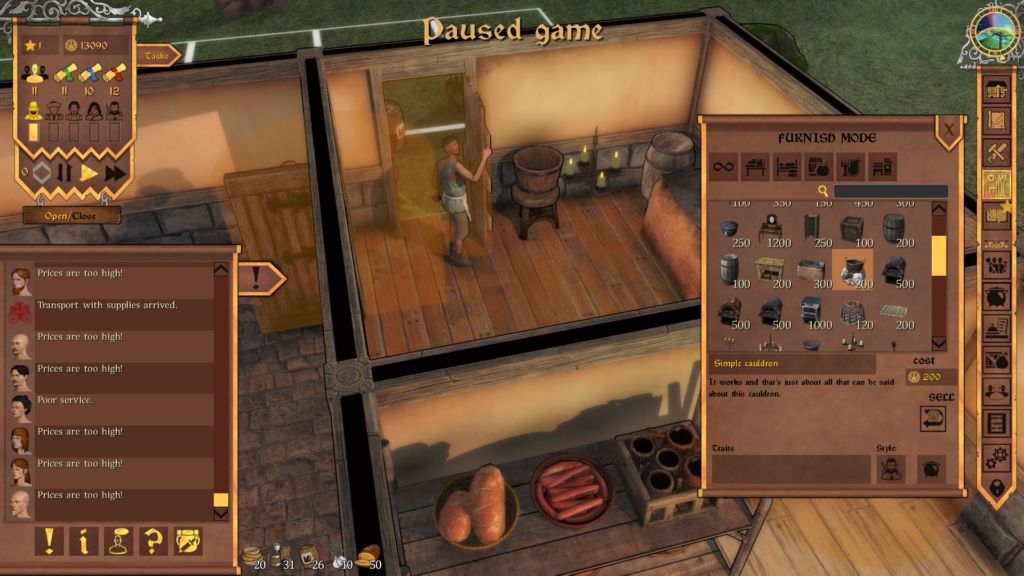The image size is (1024, 576).
Task: Click the info 'i' button
Action: (84, 541)
